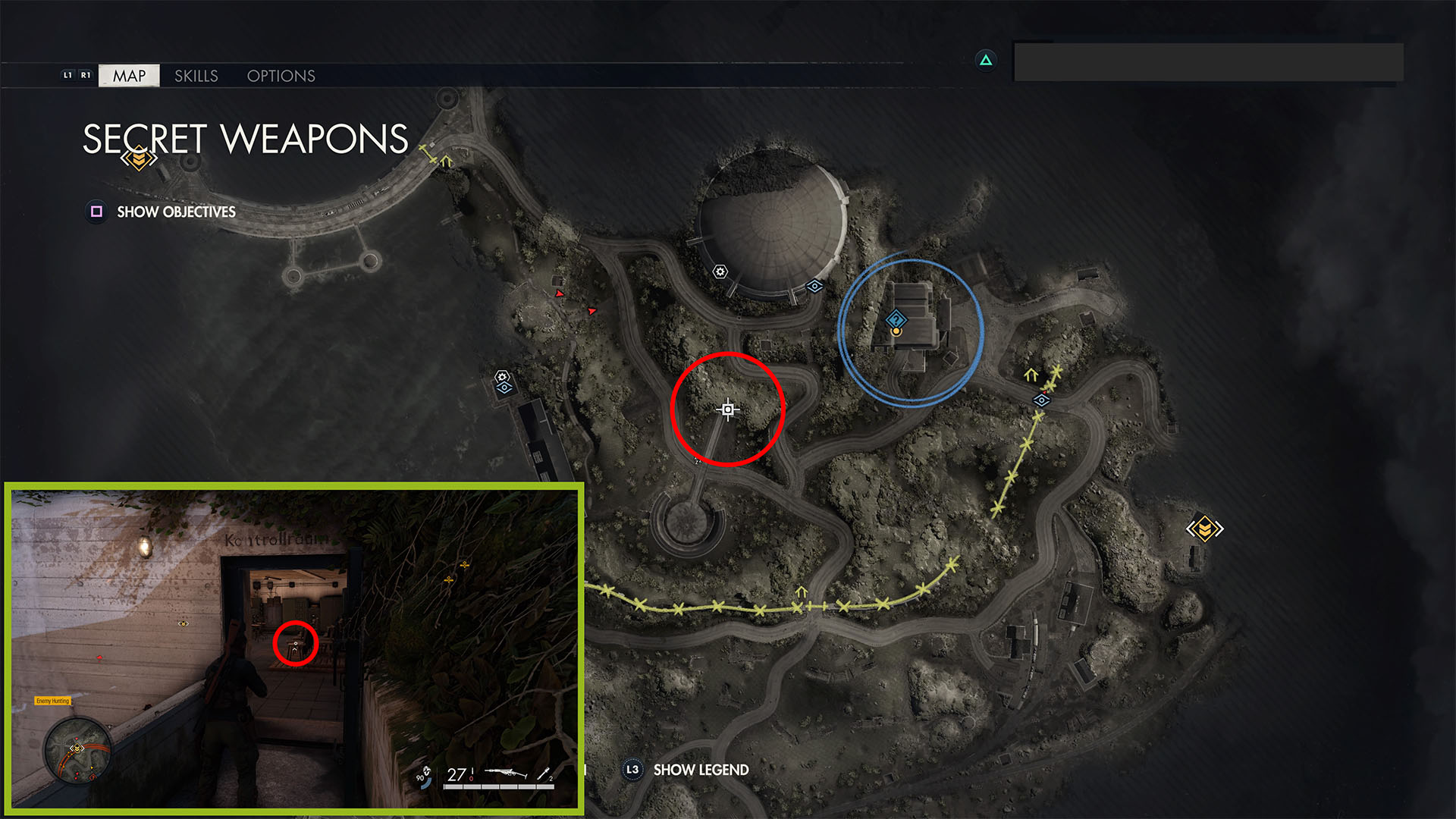Switch to the Skills tab
This screenshot has width=1456, height=819.
pos(196,76)
